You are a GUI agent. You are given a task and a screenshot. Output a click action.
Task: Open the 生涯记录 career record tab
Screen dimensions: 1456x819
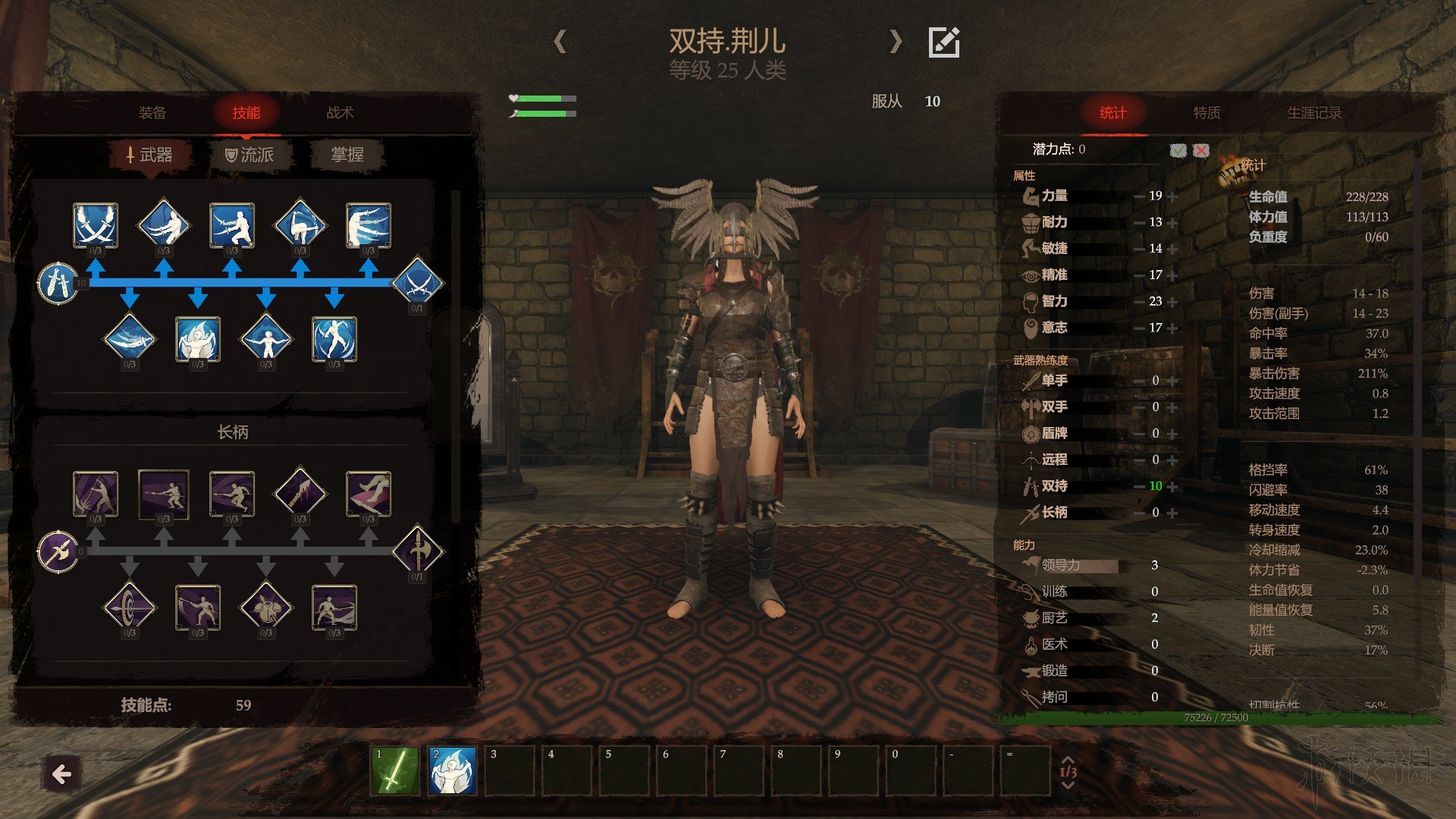1313,113
